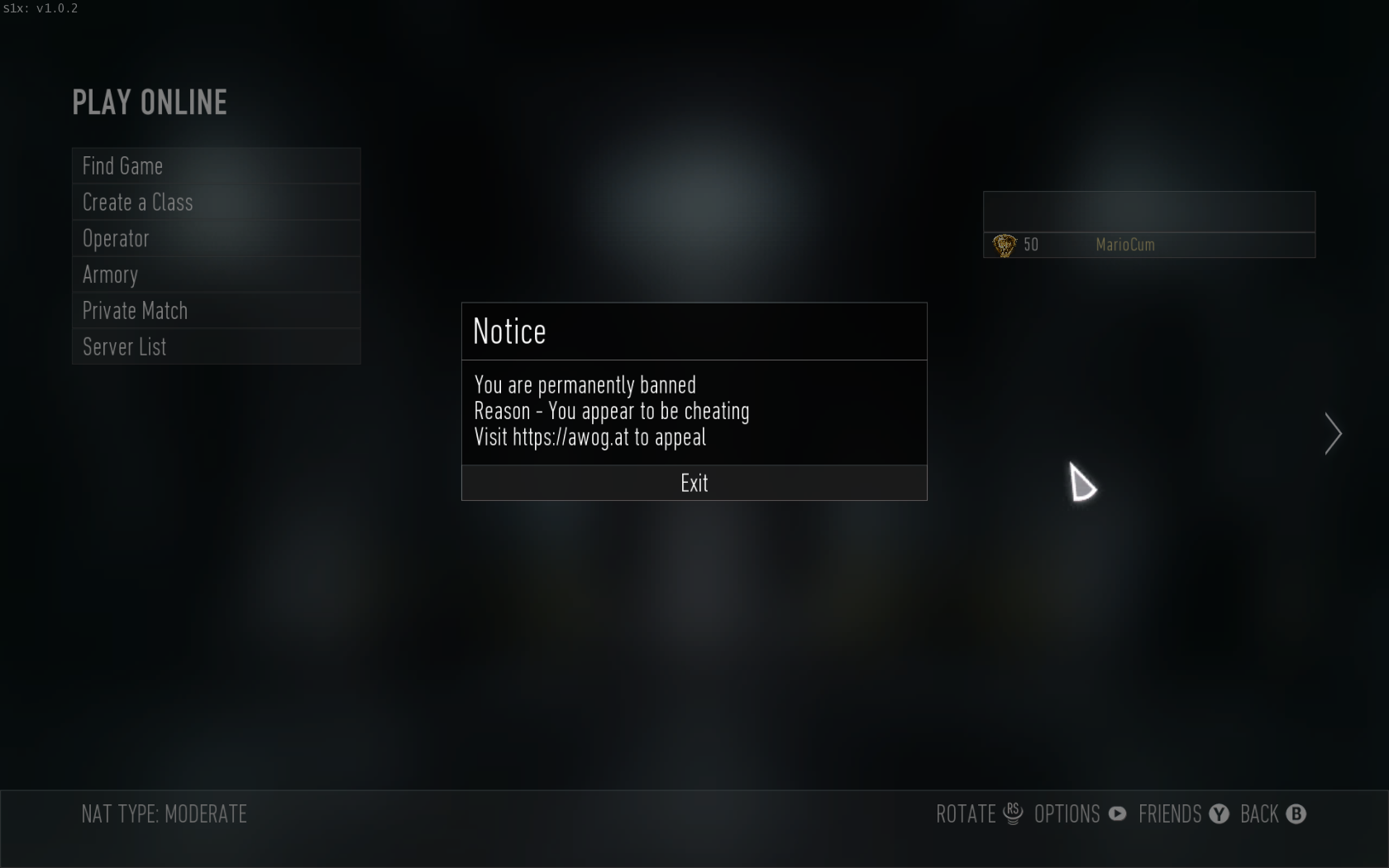The width and height of the screenshot is (1389, 868).
Task: Click the NAT TYPE: MODERATE status text
Action: pos(164,813)
